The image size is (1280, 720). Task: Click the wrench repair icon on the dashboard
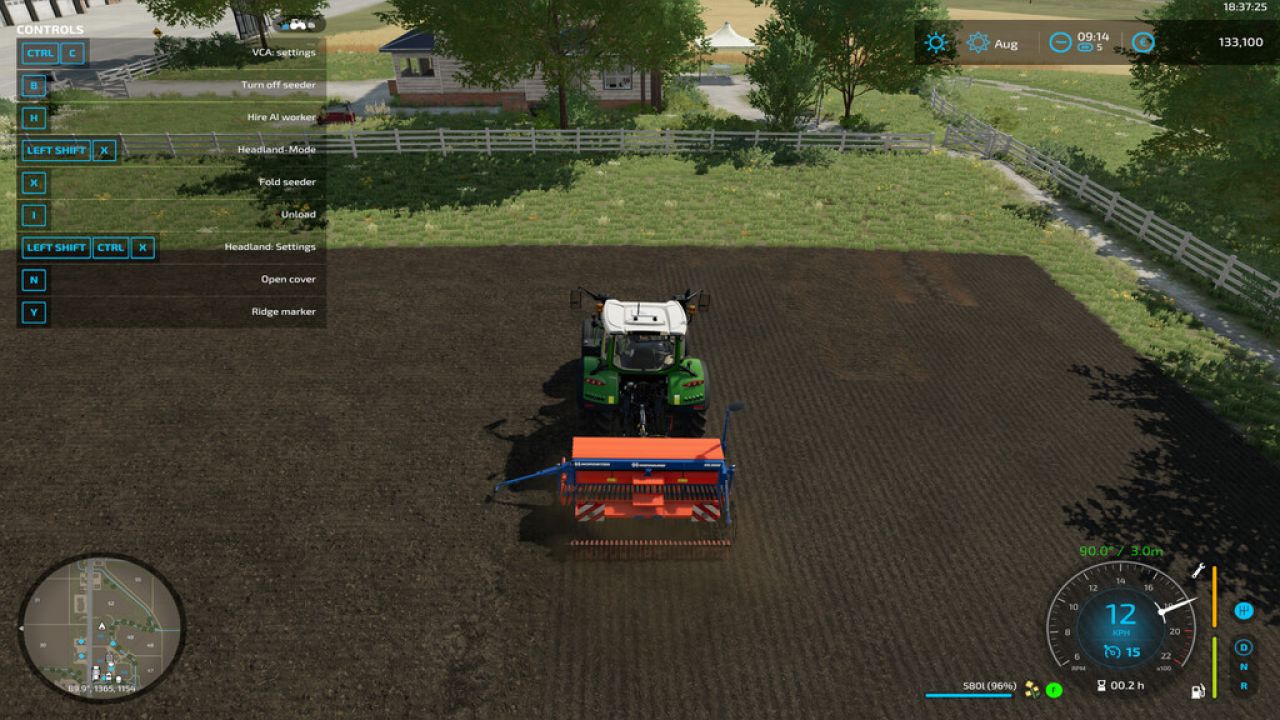pyautogui.click(x=1198, y=571)
